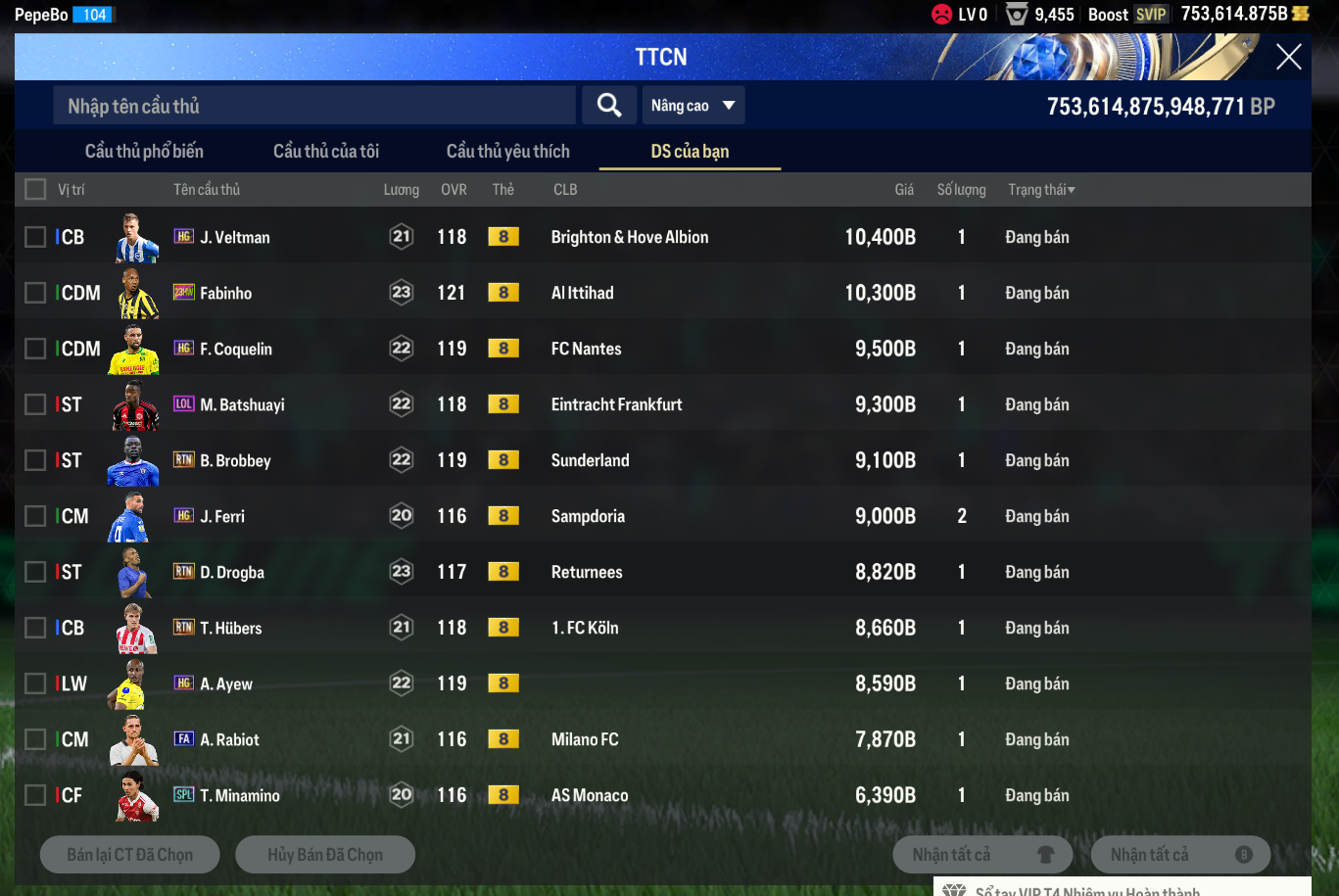Switch to Cầu thủ phổ biến tab

pos(144,151)
